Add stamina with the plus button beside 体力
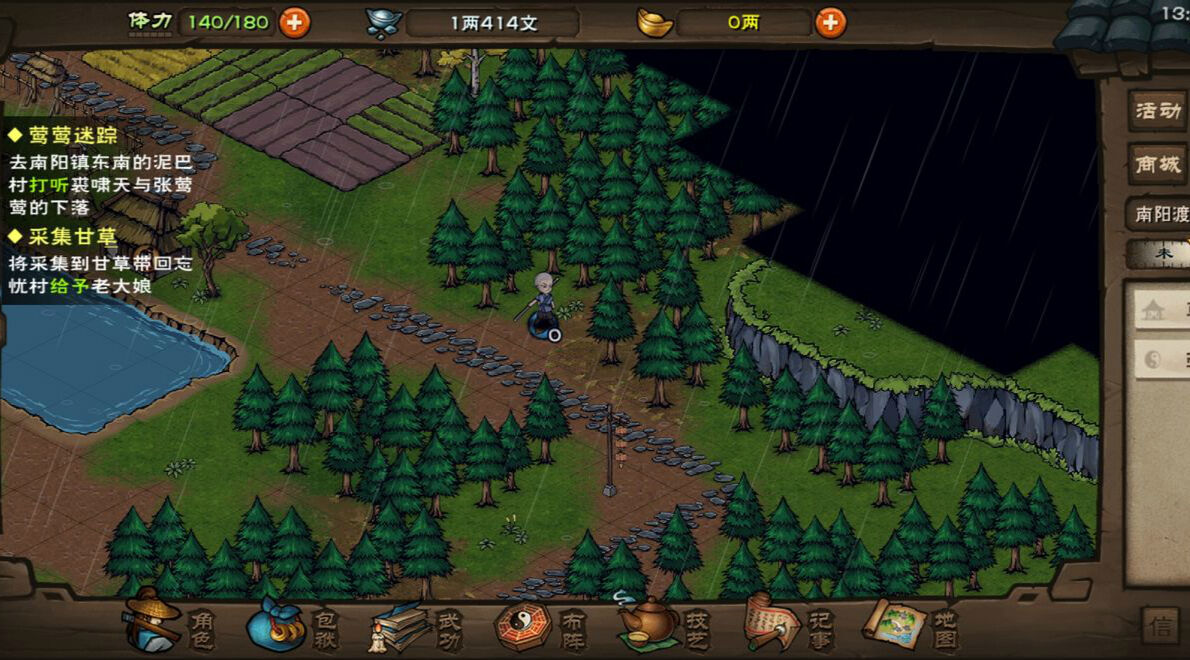Screen dimensions: 1190x660 [x=294, y=22]
